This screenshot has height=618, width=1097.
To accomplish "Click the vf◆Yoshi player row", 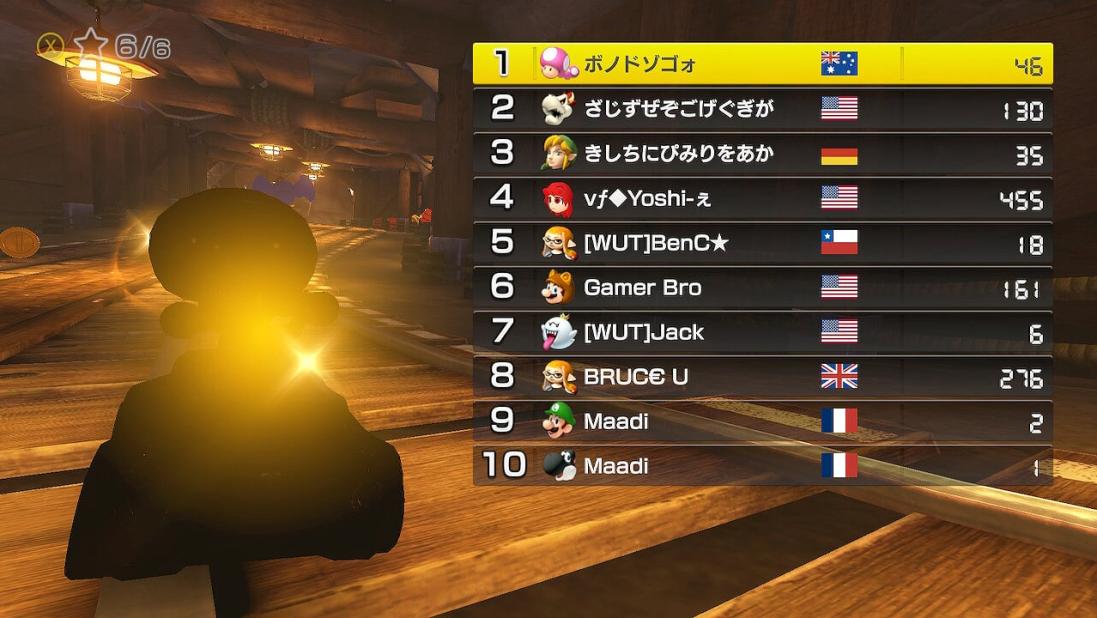I will pos(762,198).
